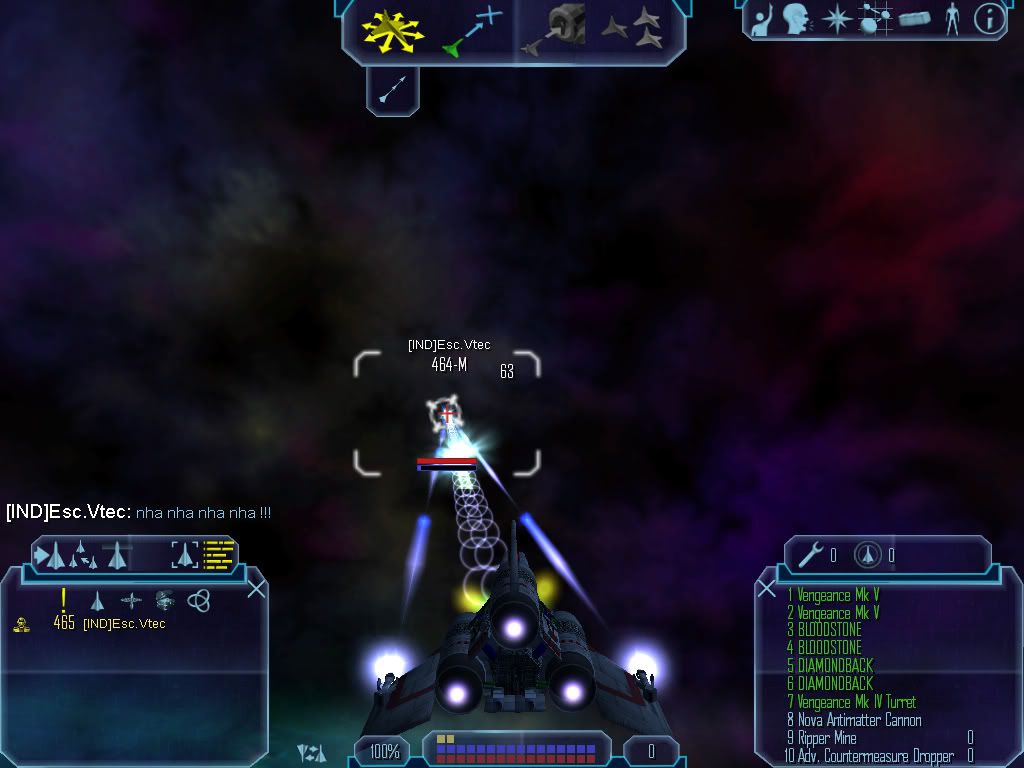Close the weapons list panel
Viewport: 1024px width, 768px height.
[x=767, y=589]
